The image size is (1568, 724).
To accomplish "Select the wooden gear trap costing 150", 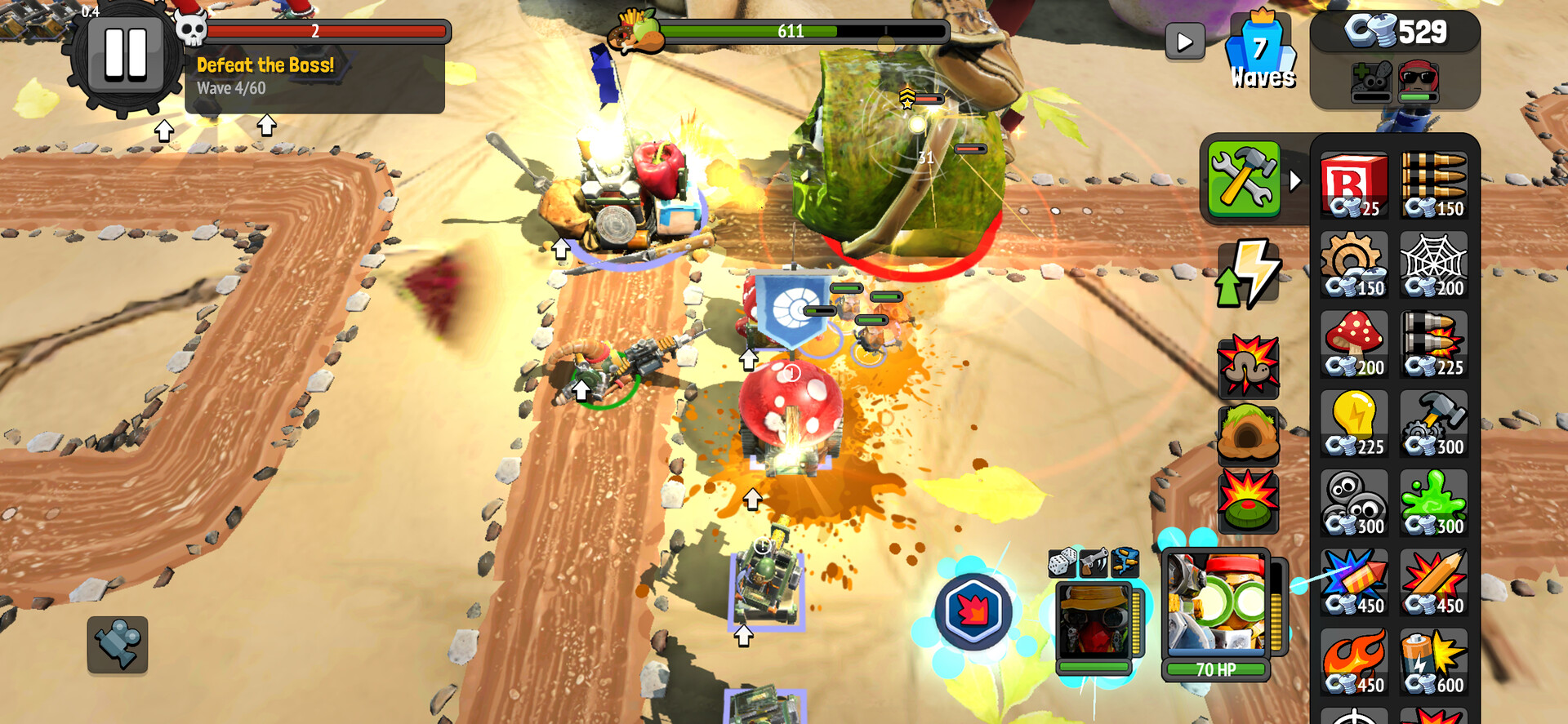I will point(1354,261).
